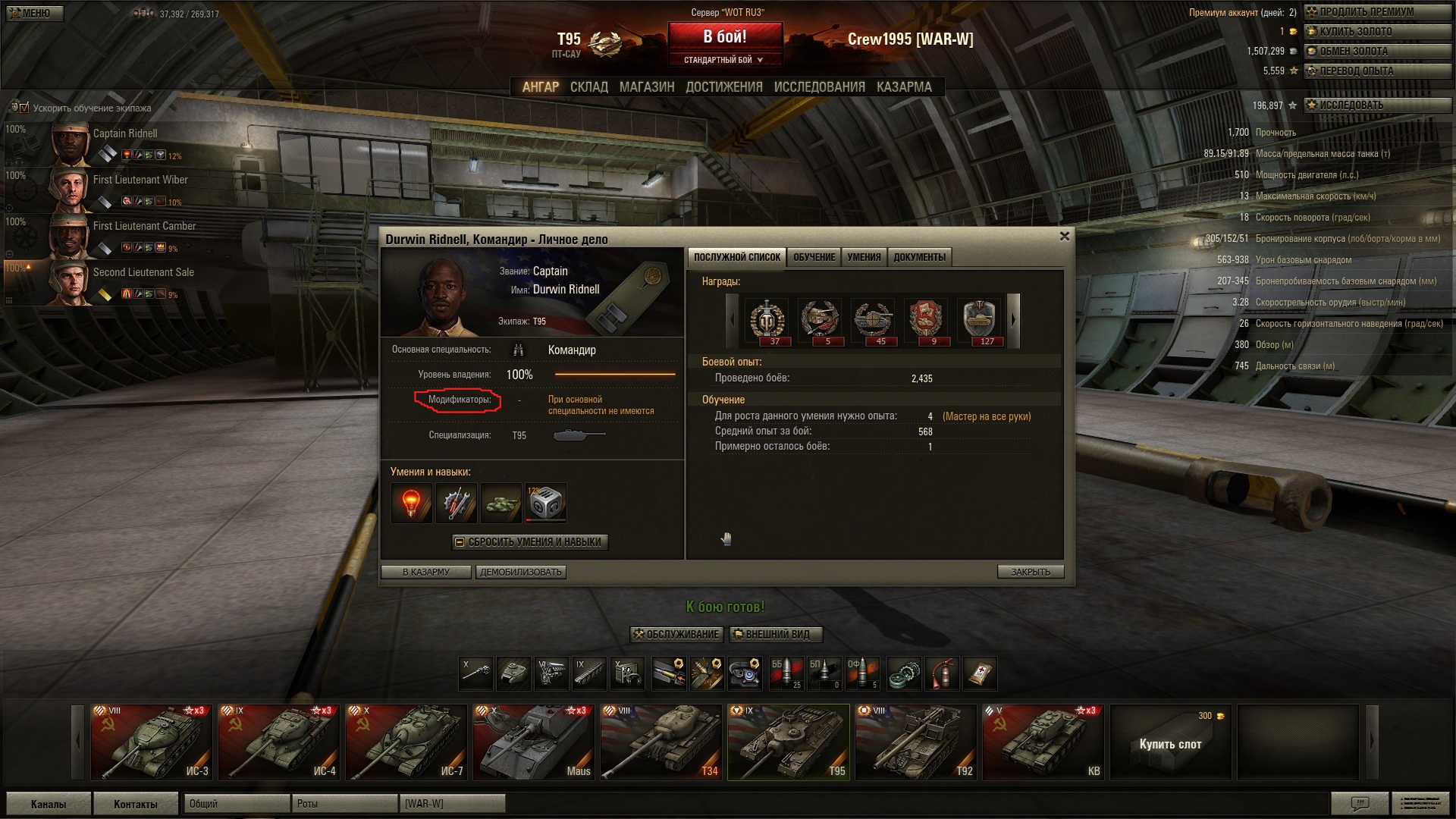1456x819 pixels.
Task: Click the ЗАКРЫТЬ button
Action: tap(1030, 572)
